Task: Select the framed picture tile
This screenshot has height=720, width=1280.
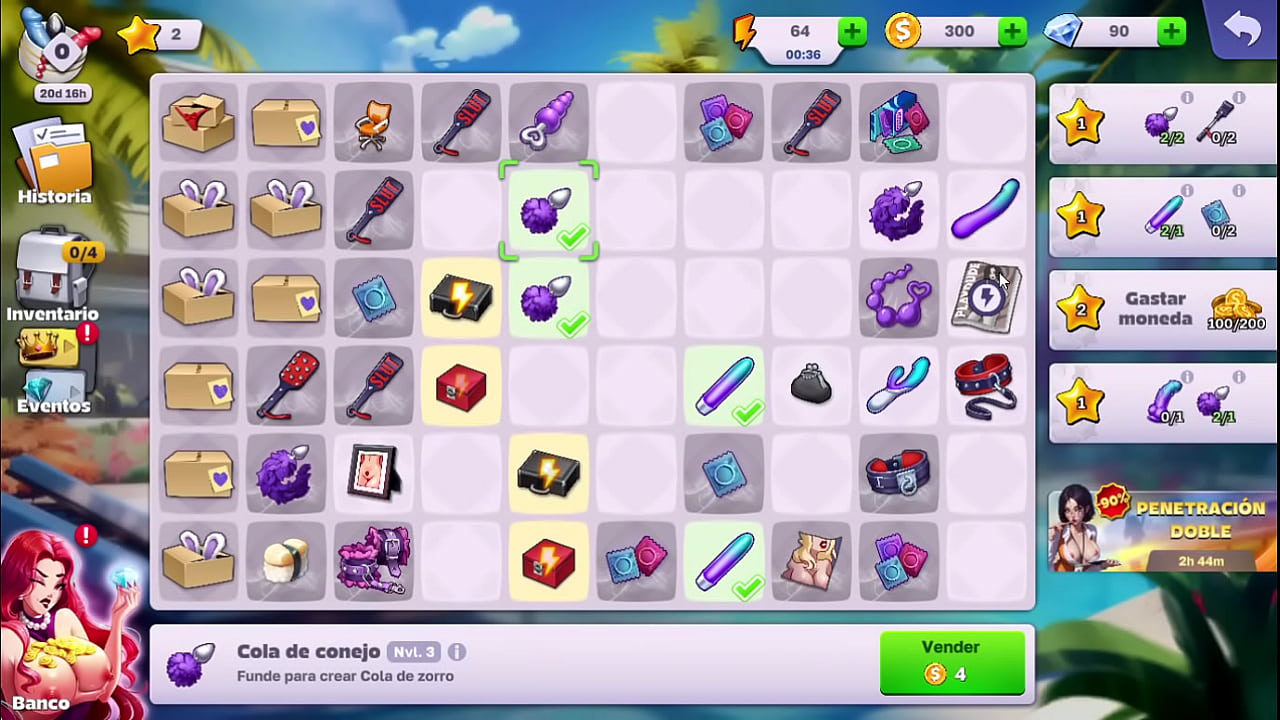Action: pyautogui.click(x=373, y=474)
